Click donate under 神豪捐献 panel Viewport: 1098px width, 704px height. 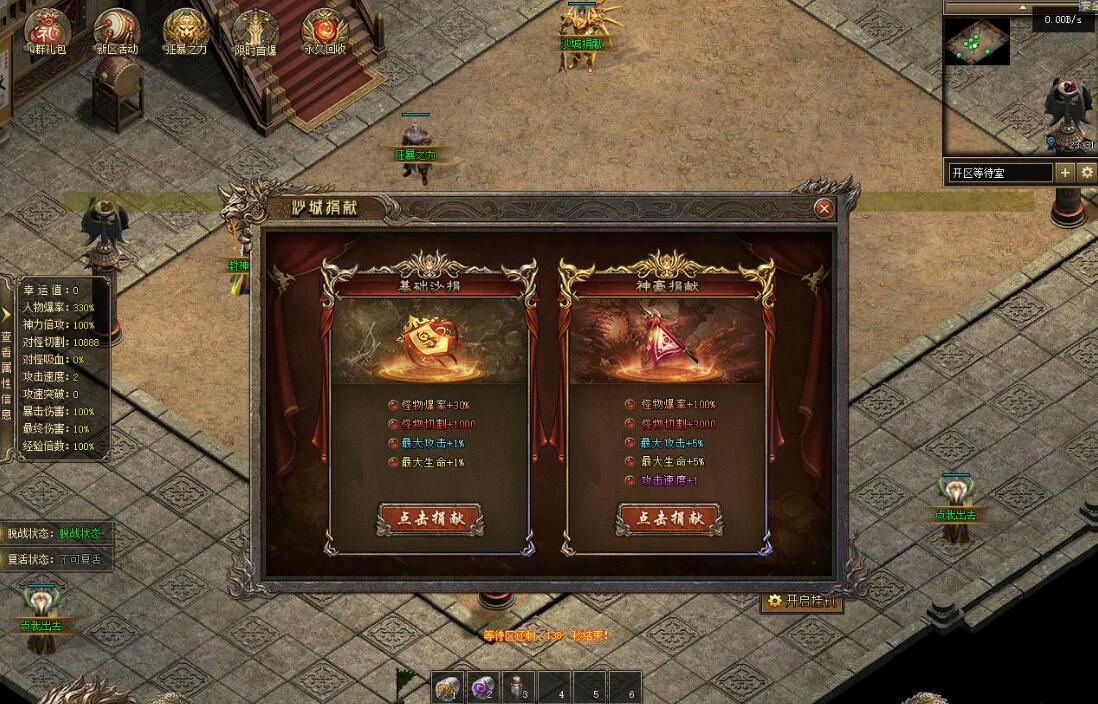click(x=669, y=519)
